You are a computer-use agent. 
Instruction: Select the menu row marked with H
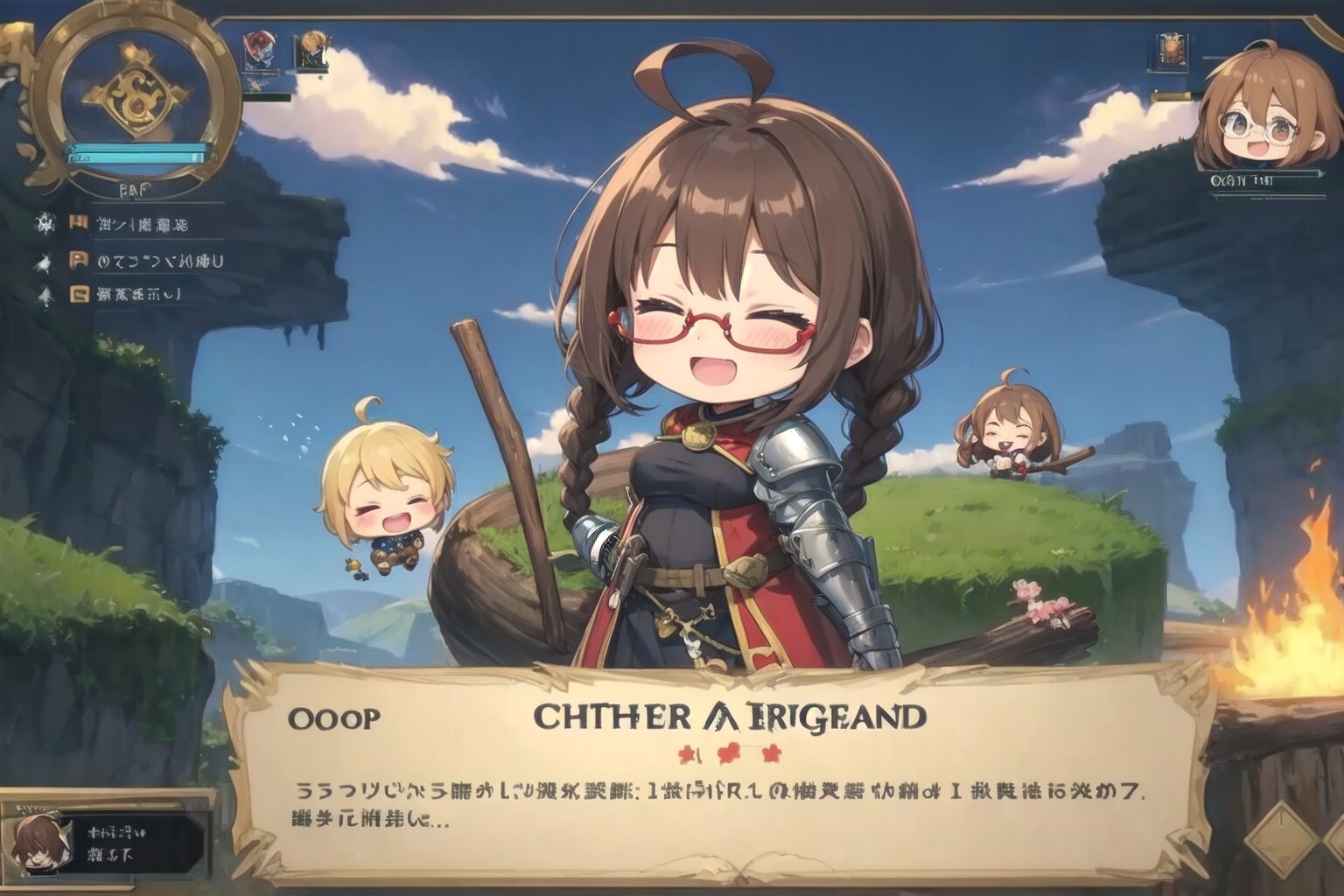(x=131, y=224)
